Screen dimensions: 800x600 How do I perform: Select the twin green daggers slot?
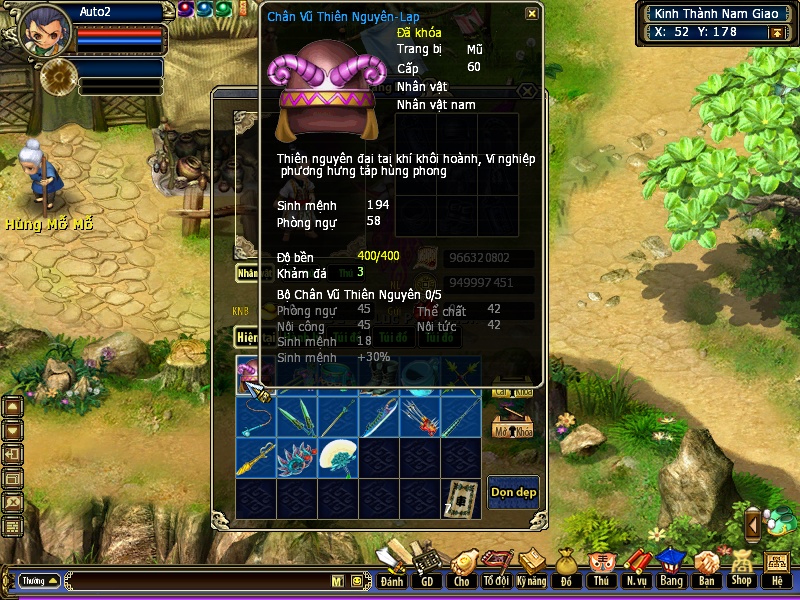pyautogui.click(x=297, y=416)
